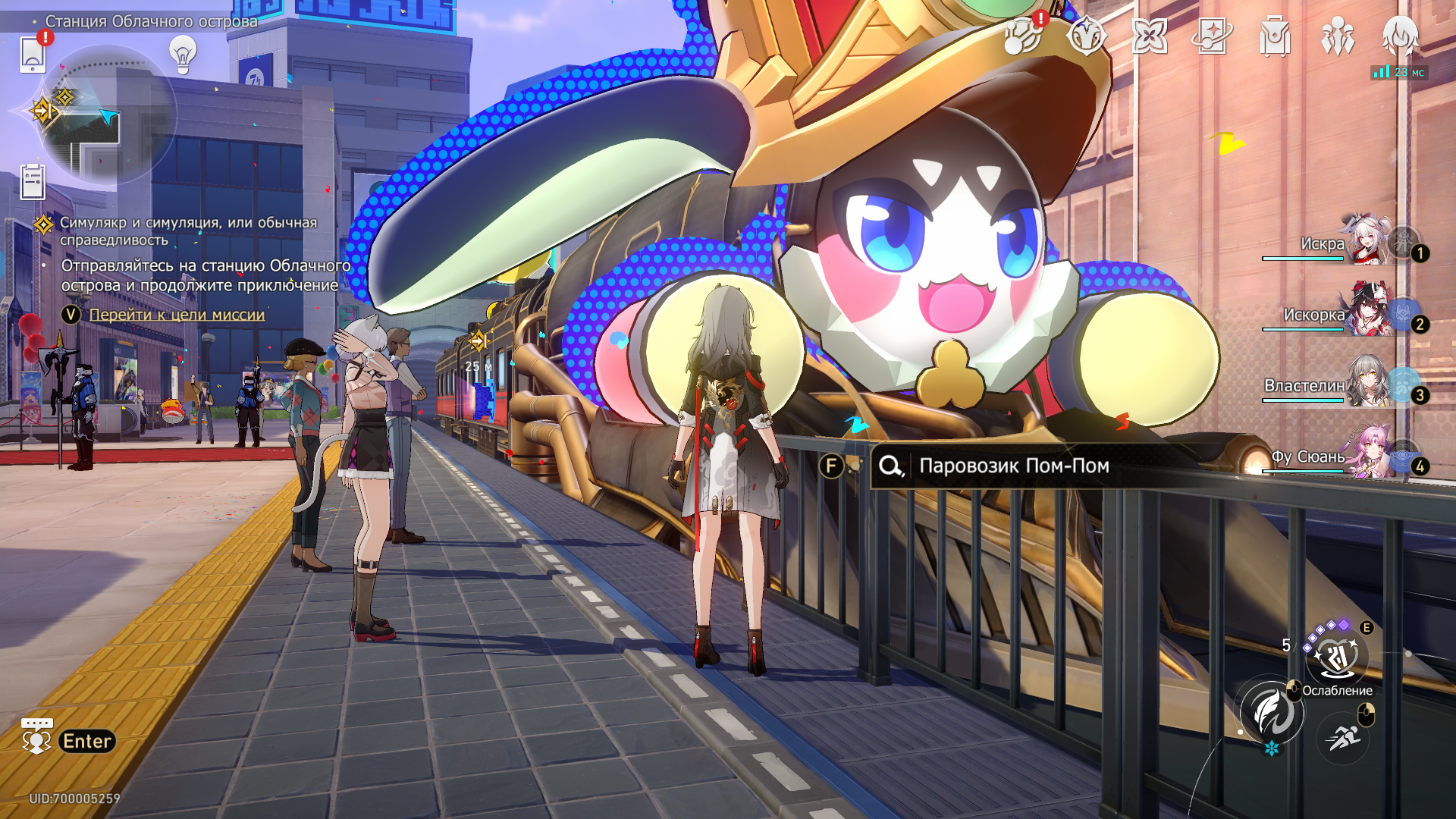
Task: Open the planet icon with red alert
Action: (1023, 36)
